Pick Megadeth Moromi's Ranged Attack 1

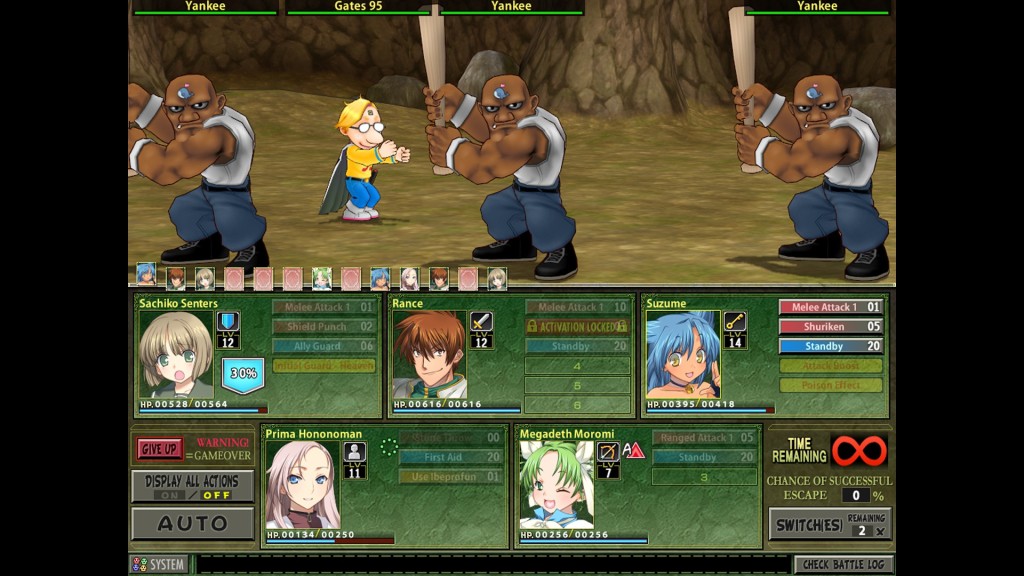coord(704,437)
